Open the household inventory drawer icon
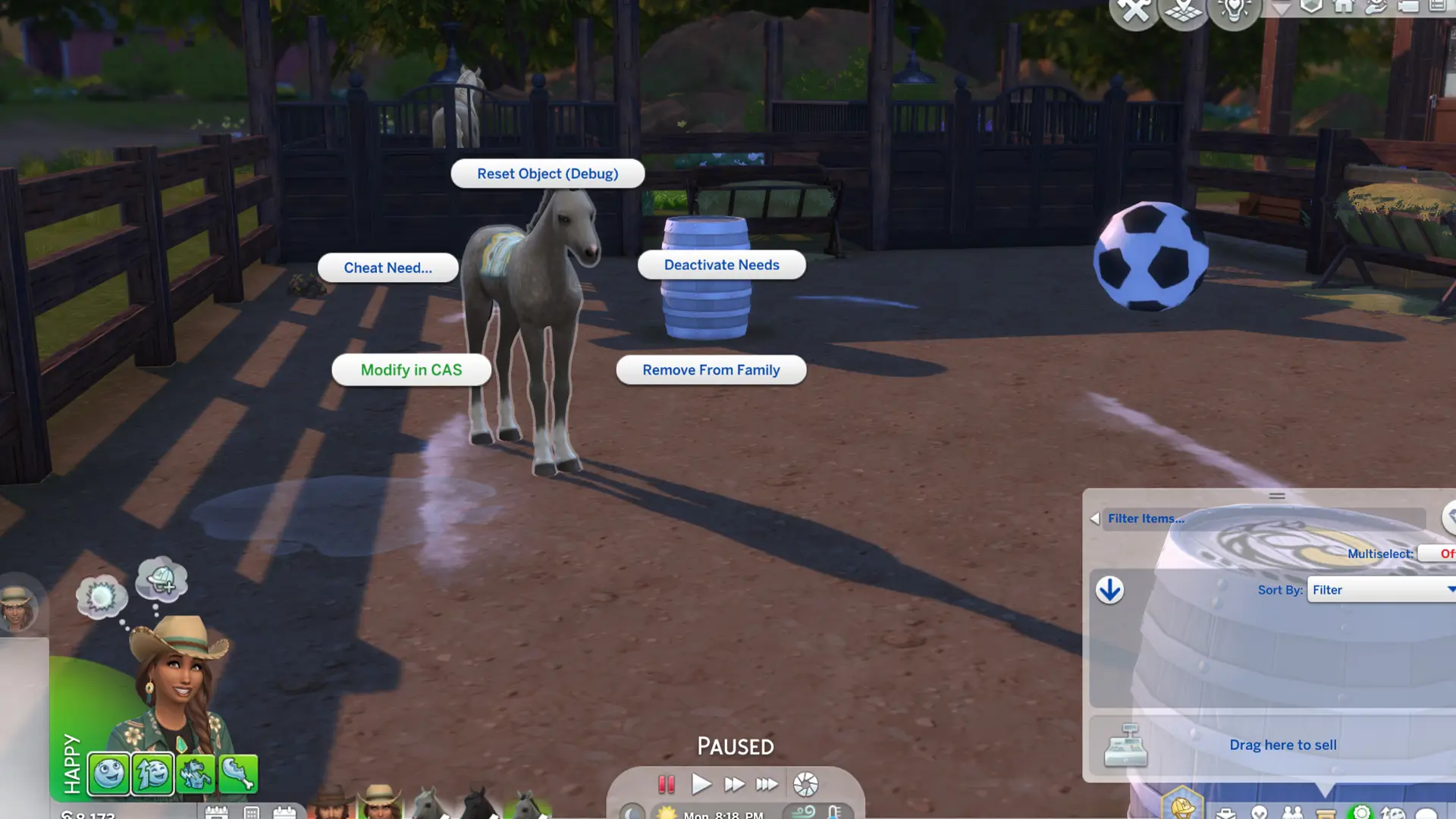The image size is (1456, 819). coord(1325,813)
